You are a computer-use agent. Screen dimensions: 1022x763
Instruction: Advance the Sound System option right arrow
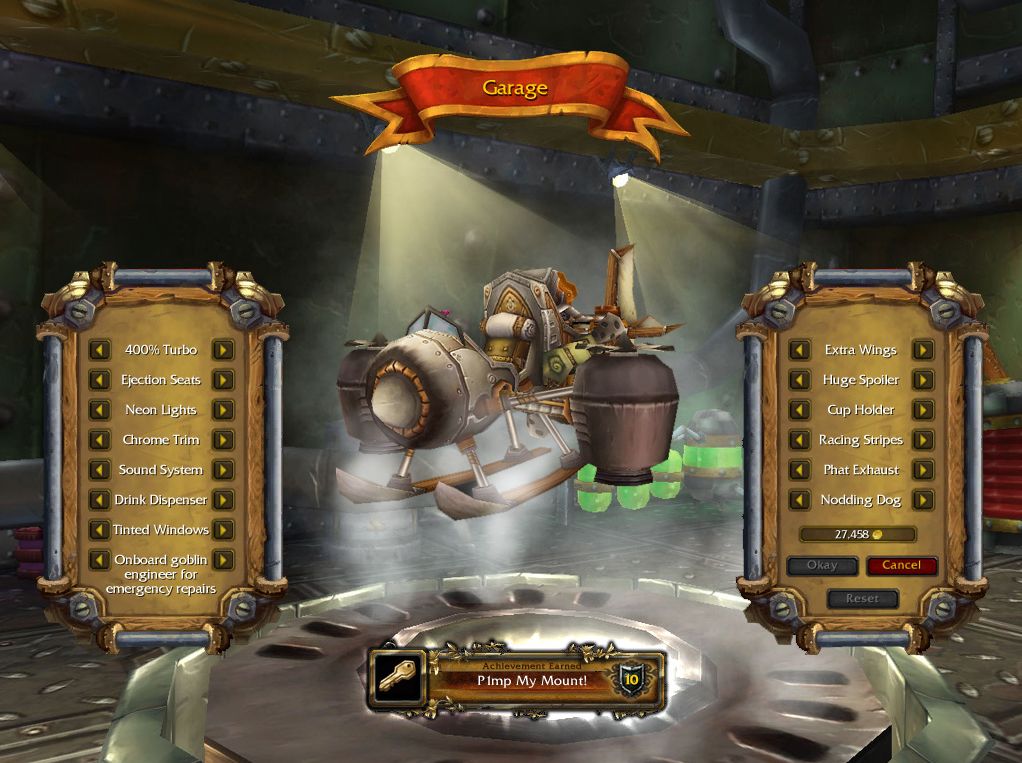(223, 470)
